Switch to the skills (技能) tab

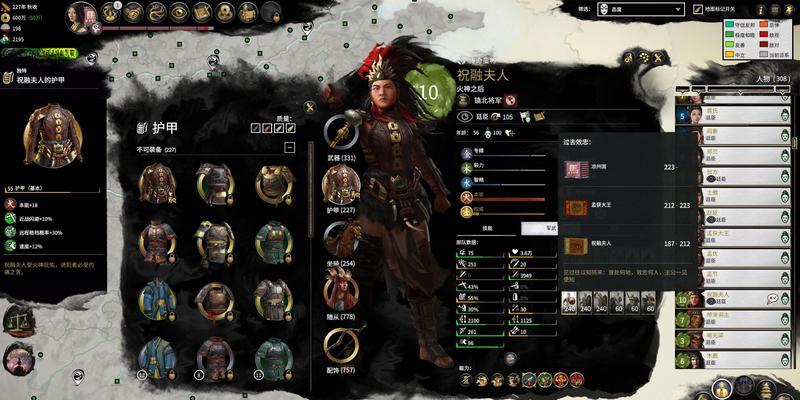click(487, 228)
